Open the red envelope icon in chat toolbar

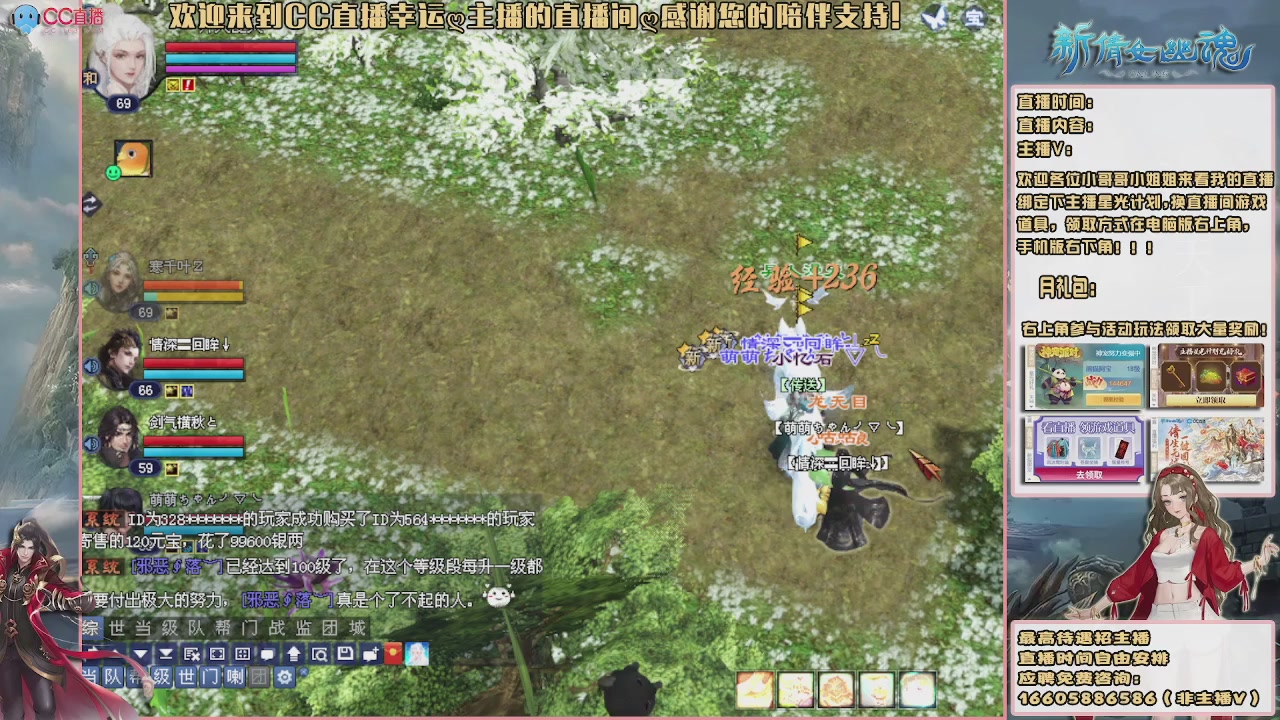pos(392,654)
